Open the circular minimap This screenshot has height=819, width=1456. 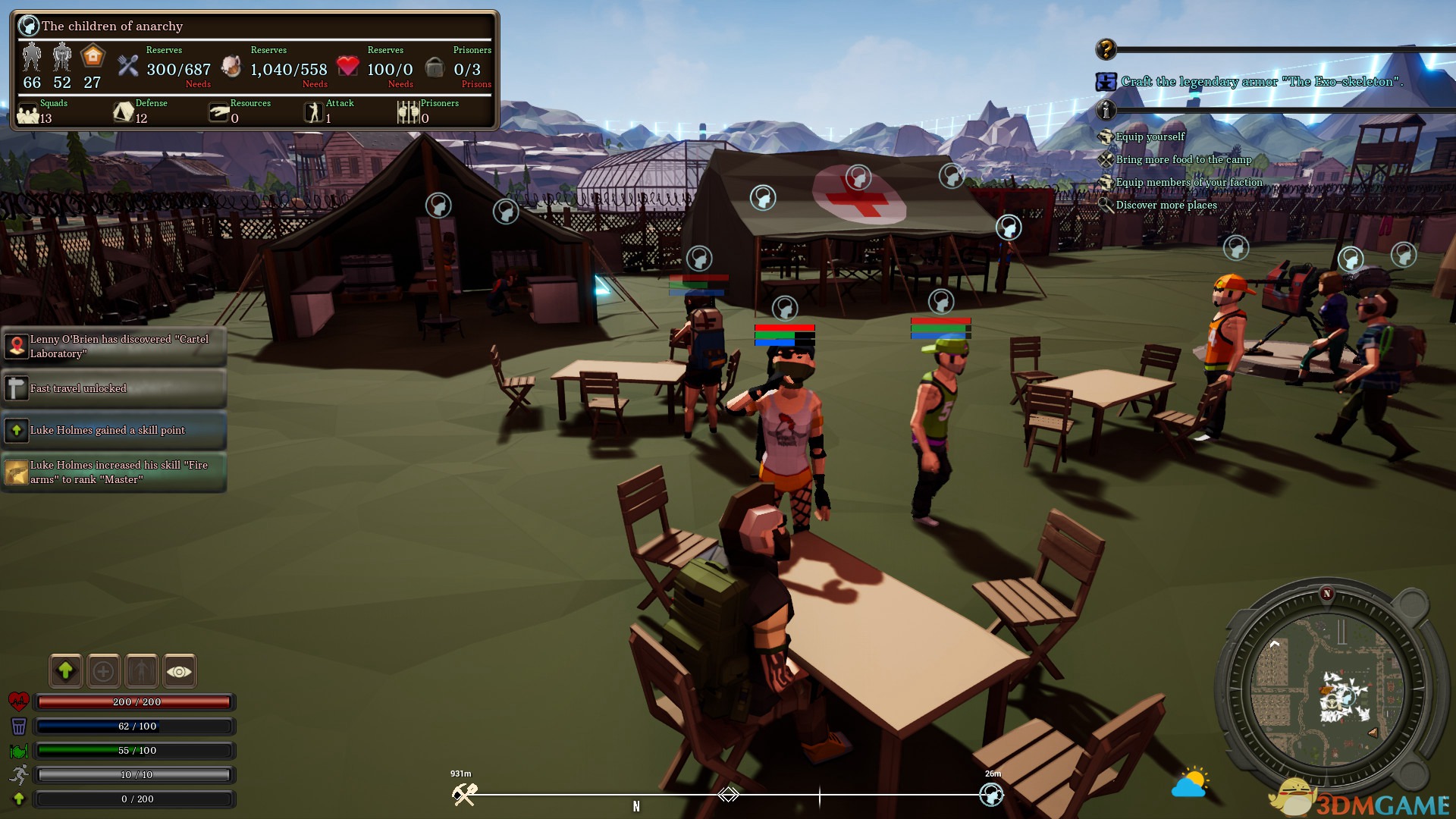click(x=1326, y=692)
